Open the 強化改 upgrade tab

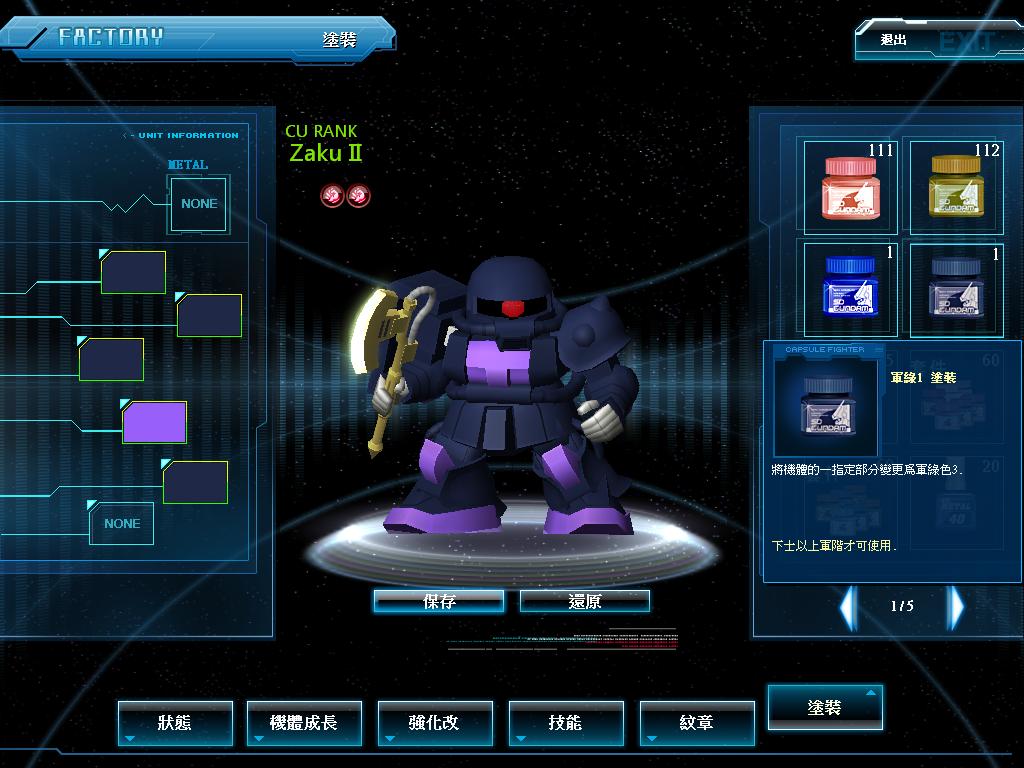click(435, 722)
